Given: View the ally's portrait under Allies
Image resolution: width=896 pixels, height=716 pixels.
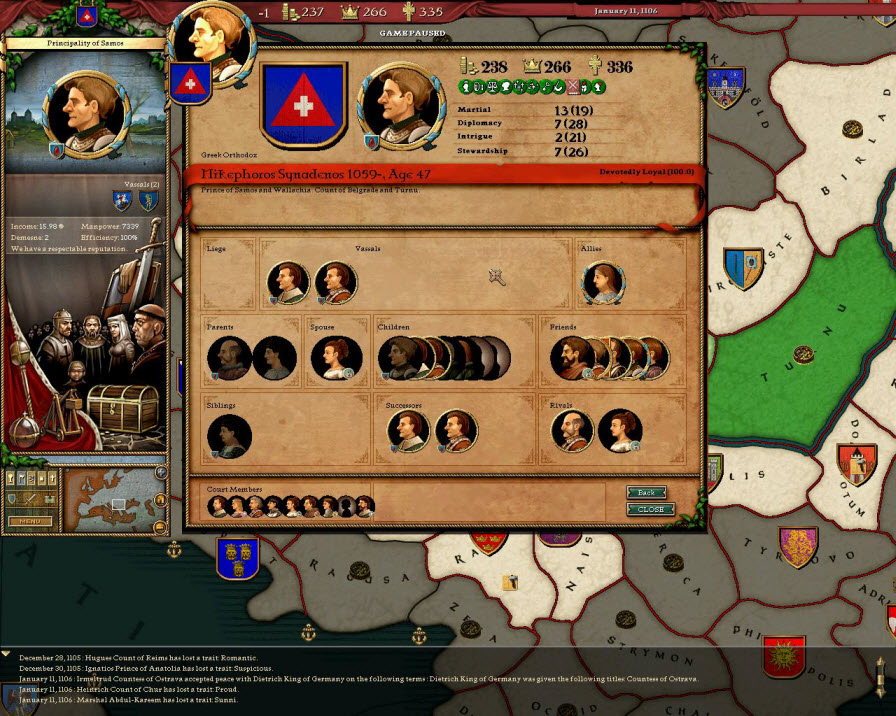Looking at the screenshot, I should click(x=603, y=283).
